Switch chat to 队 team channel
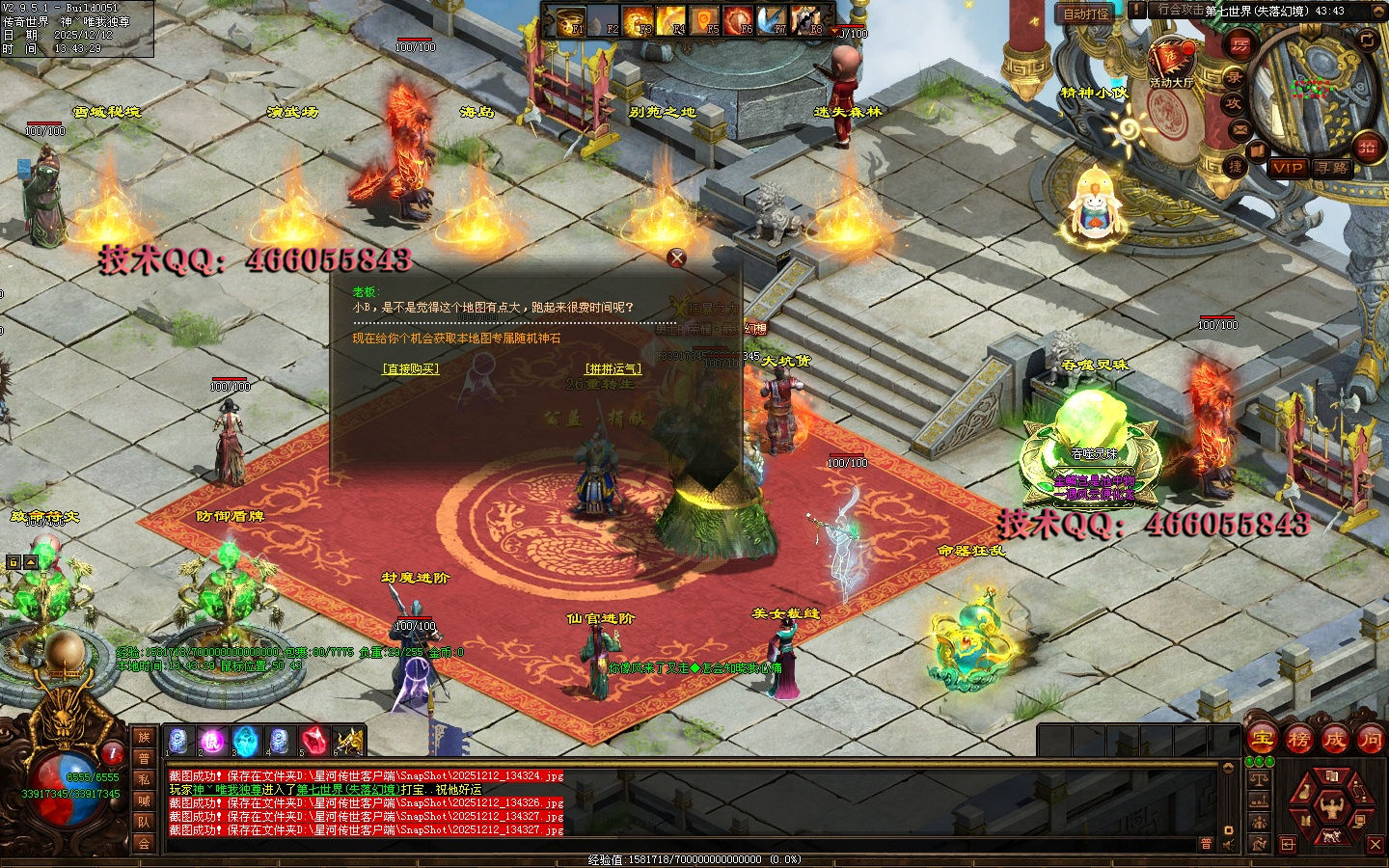 tap(144, 822)
